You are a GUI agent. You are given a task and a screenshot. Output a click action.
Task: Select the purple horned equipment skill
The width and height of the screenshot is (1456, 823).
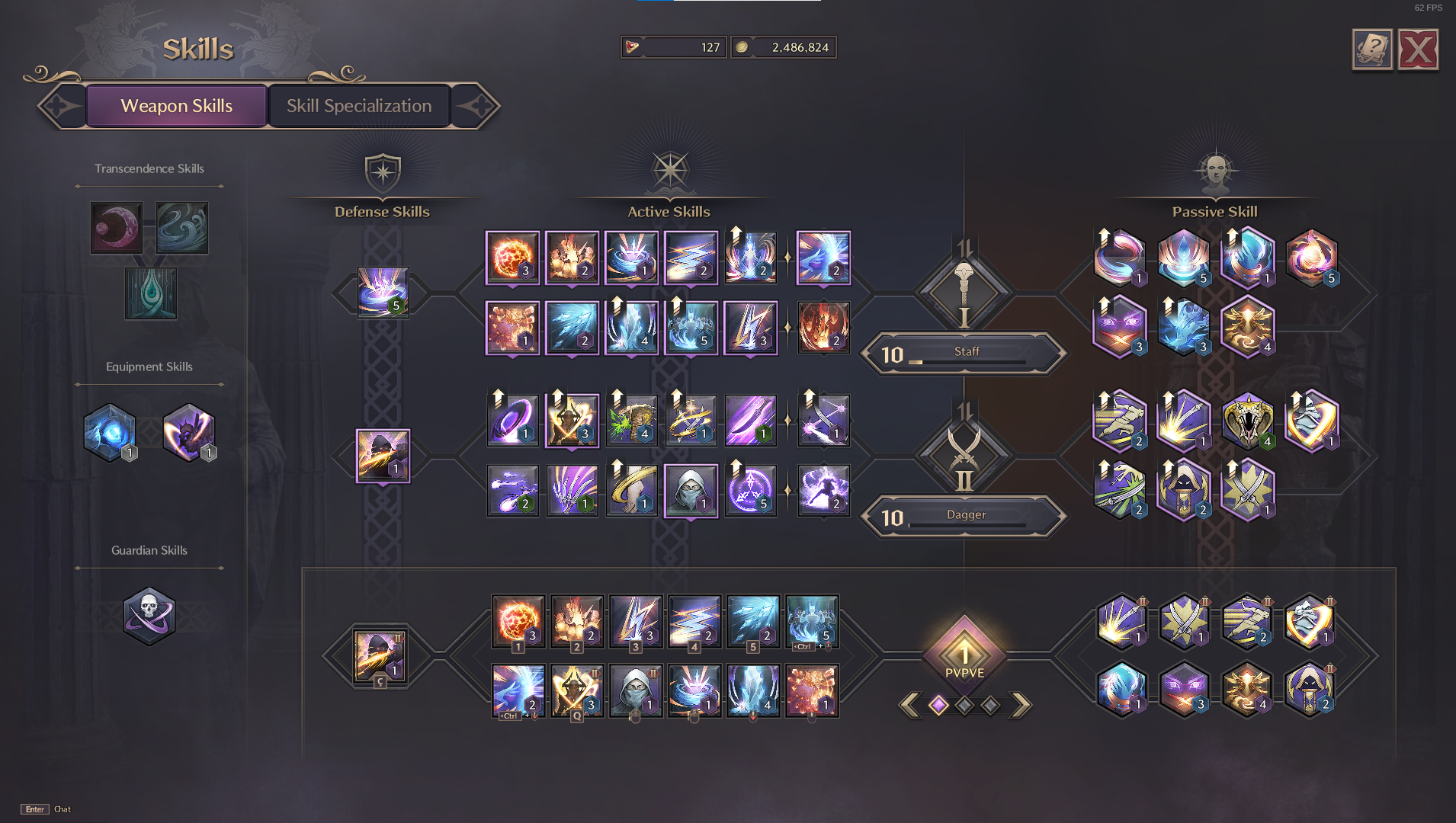pyautogui.click(x=188, y=432)
